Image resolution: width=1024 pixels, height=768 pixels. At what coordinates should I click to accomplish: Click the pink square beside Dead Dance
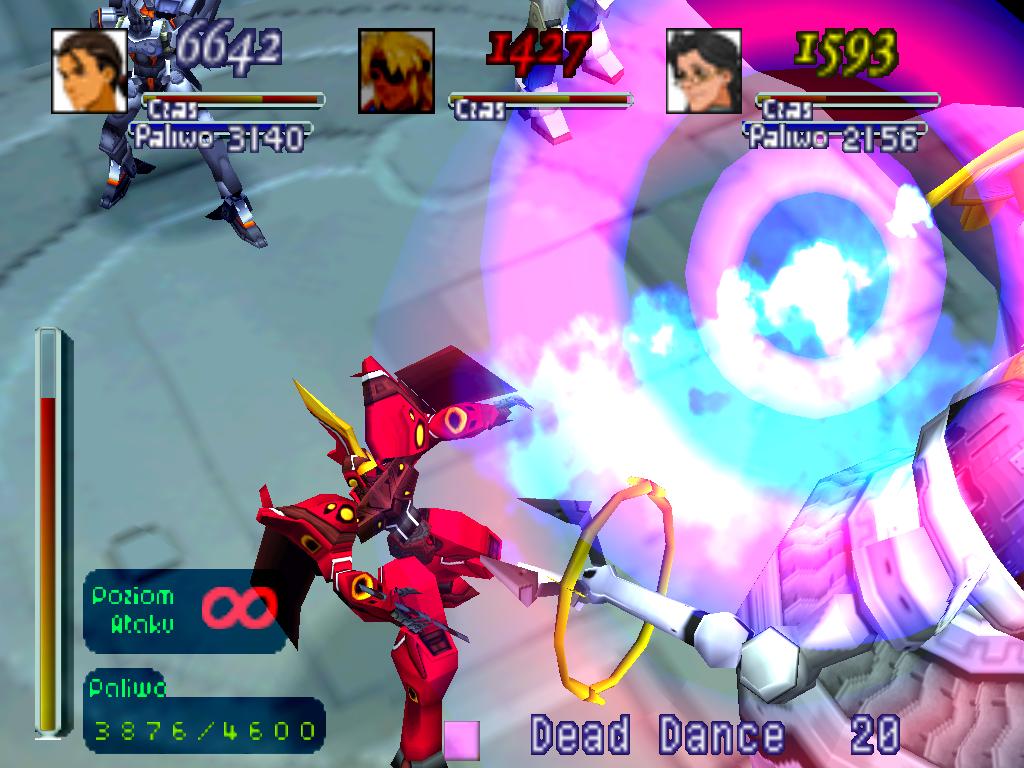coord(462,739)
